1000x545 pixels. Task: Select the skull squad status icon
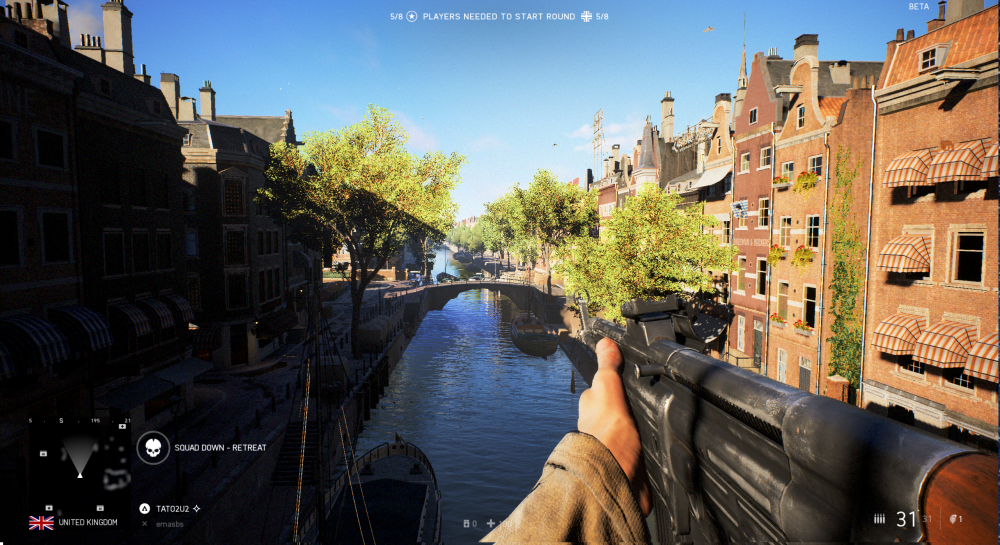click(x=153, y=447)
